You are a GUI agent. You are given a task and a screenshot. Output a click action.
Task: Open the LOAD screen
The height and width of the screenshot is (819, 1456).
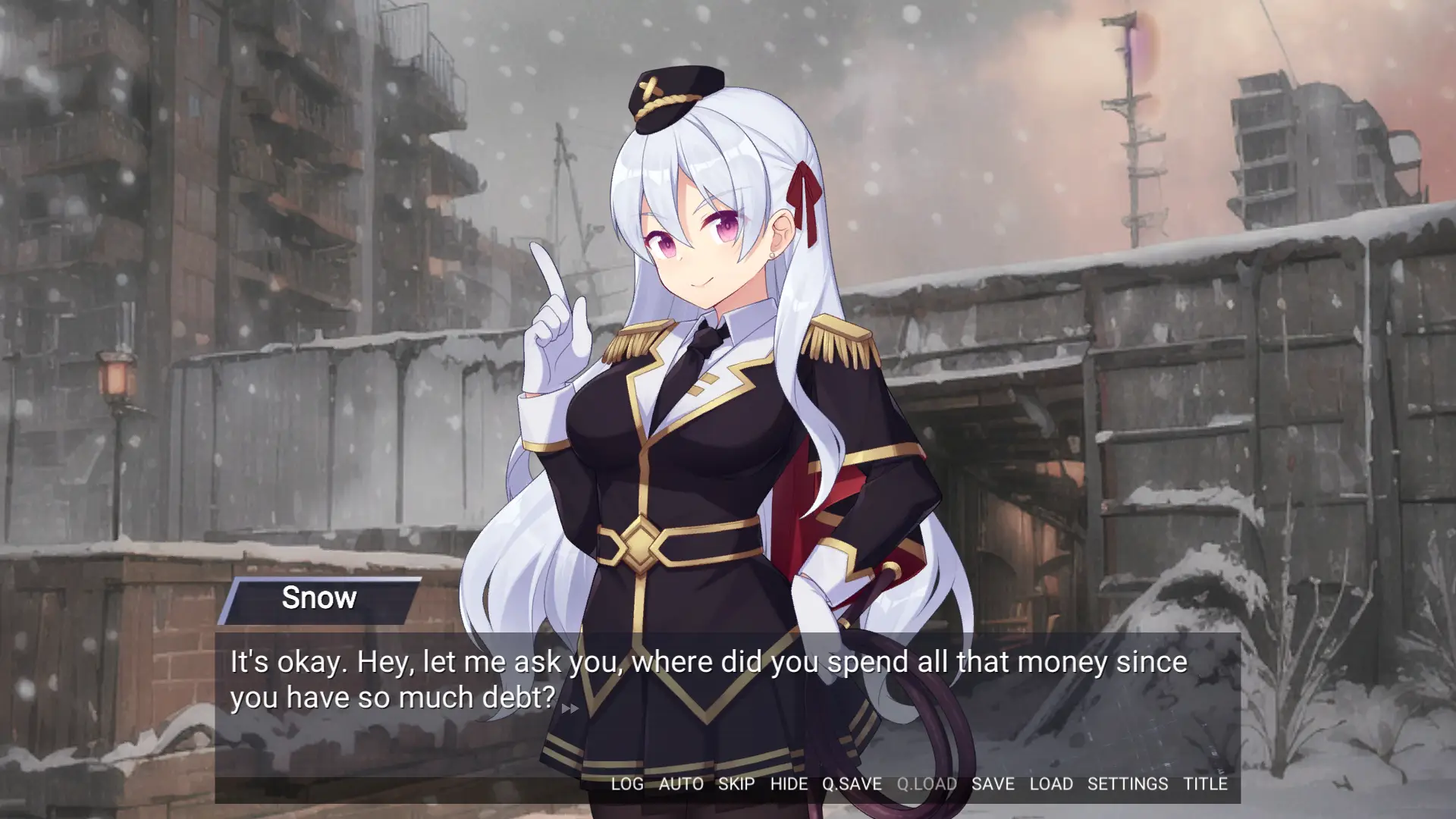pos(1051,785)
